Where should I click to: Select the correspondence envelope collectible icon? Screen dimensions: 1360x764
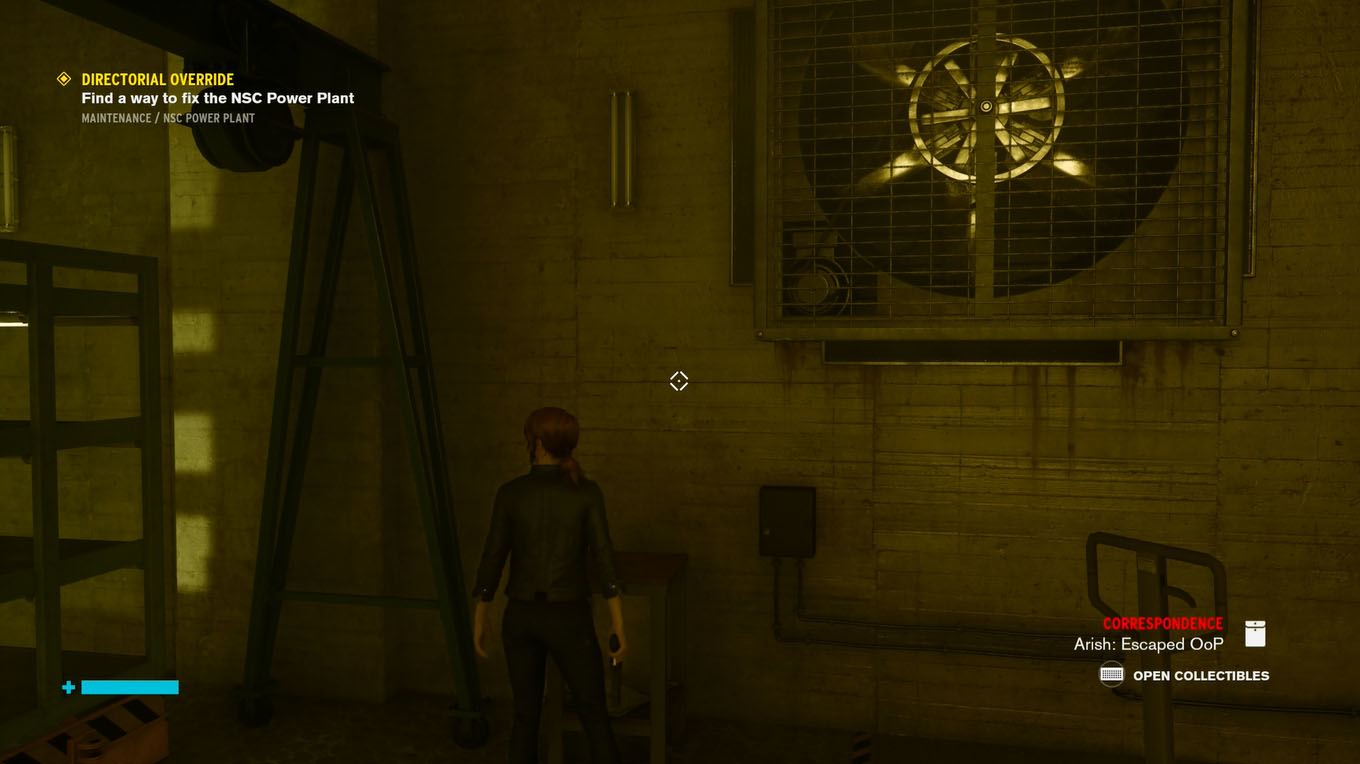pos(1254,632)
